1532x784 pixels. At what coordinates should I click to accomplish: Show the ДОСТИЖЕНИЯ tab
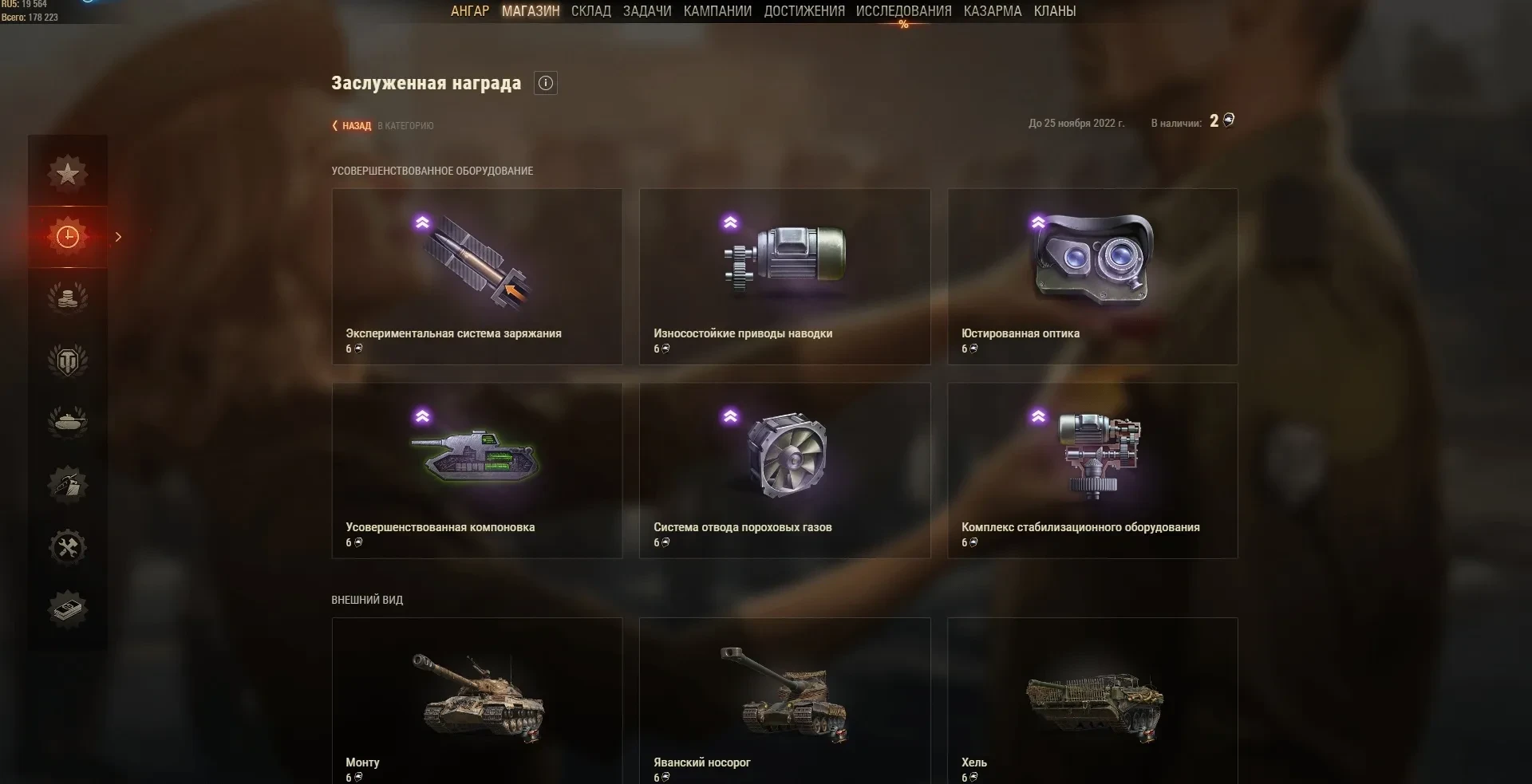pyautogui.click(x=804, y=11)
